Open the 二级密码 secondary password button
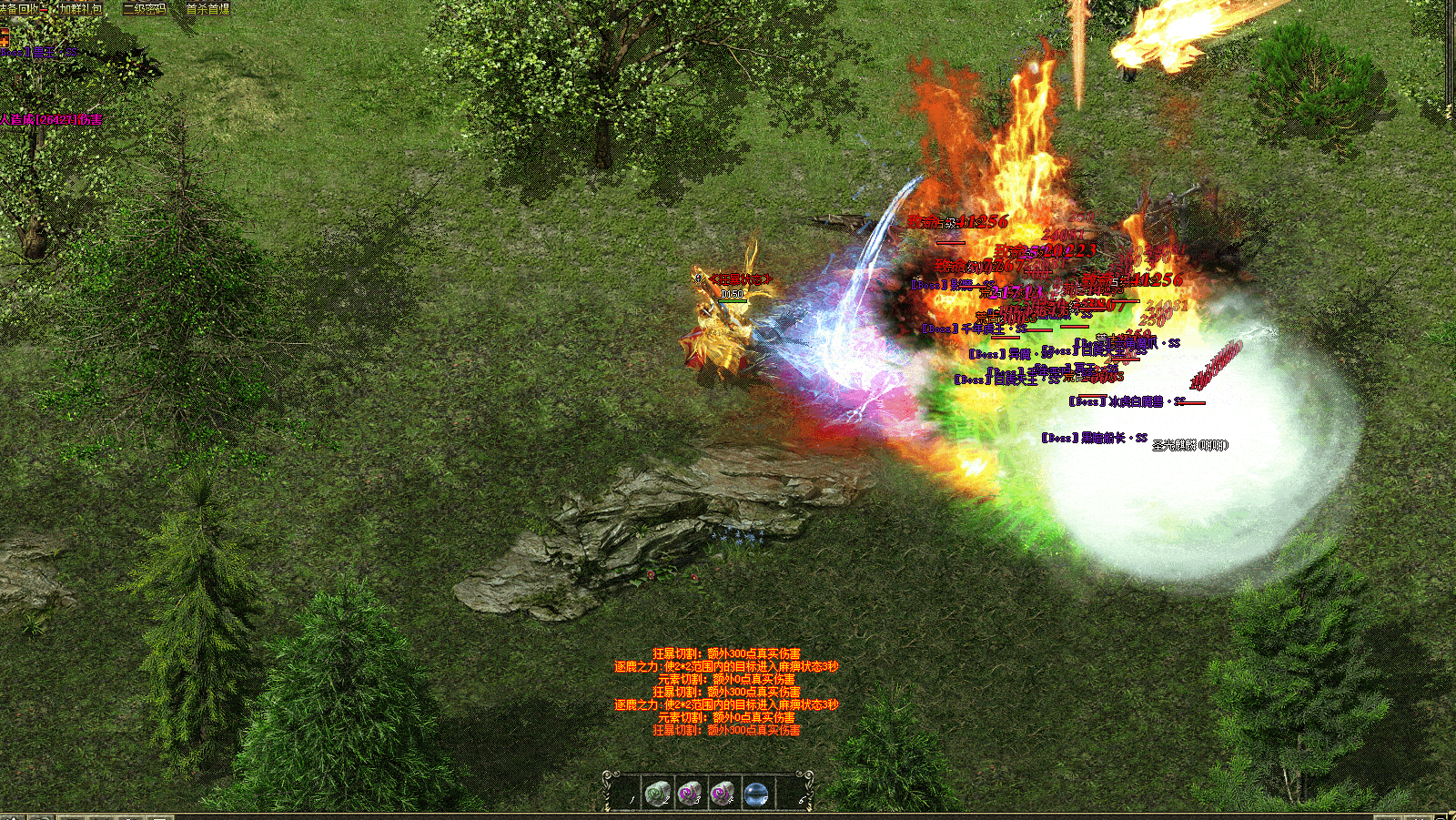Image resolution: width=1456 pixels, height=820 pixels. click(x=145, y=8)
